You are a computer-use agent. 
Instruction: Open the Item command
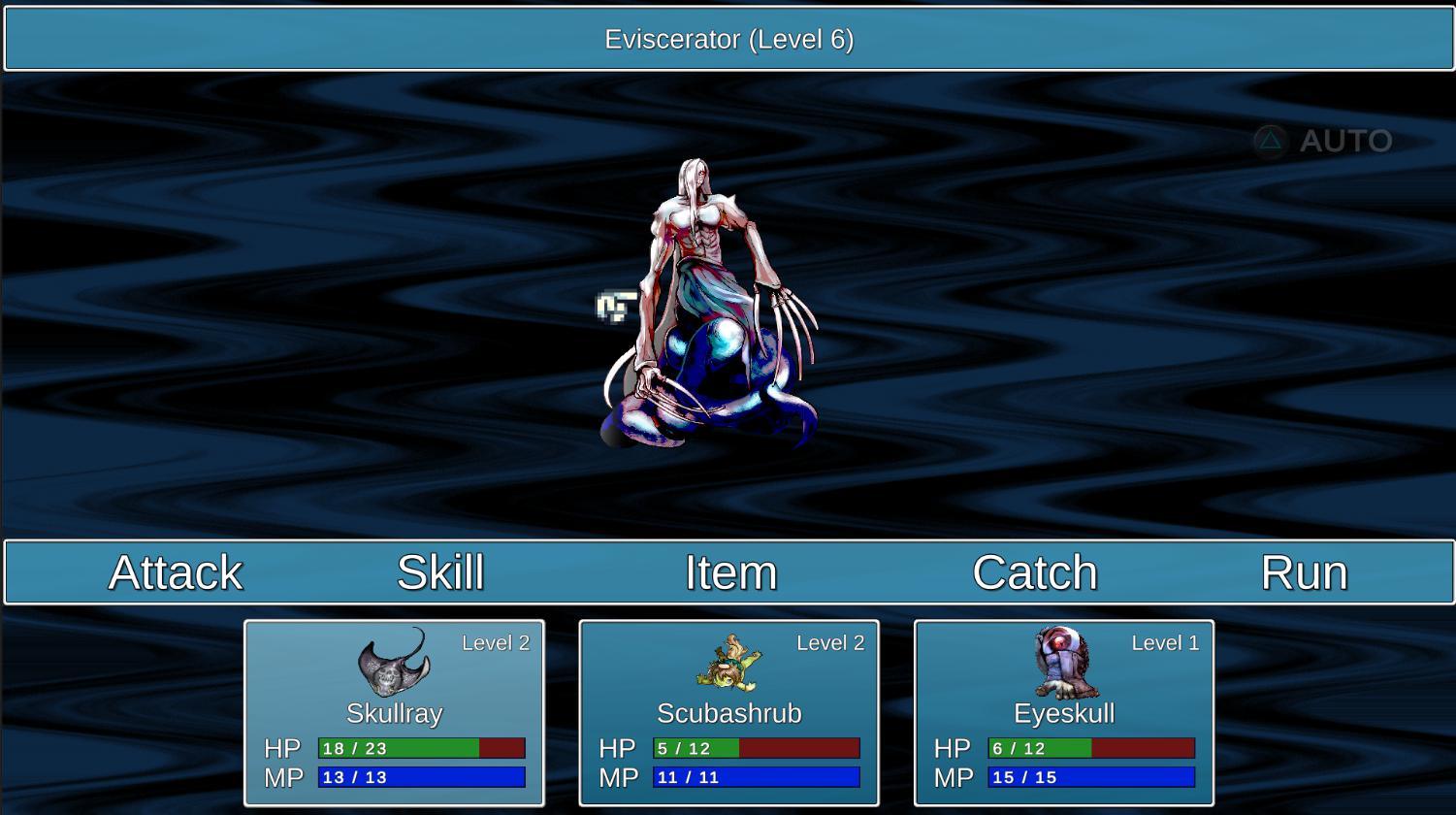point(729,572)
